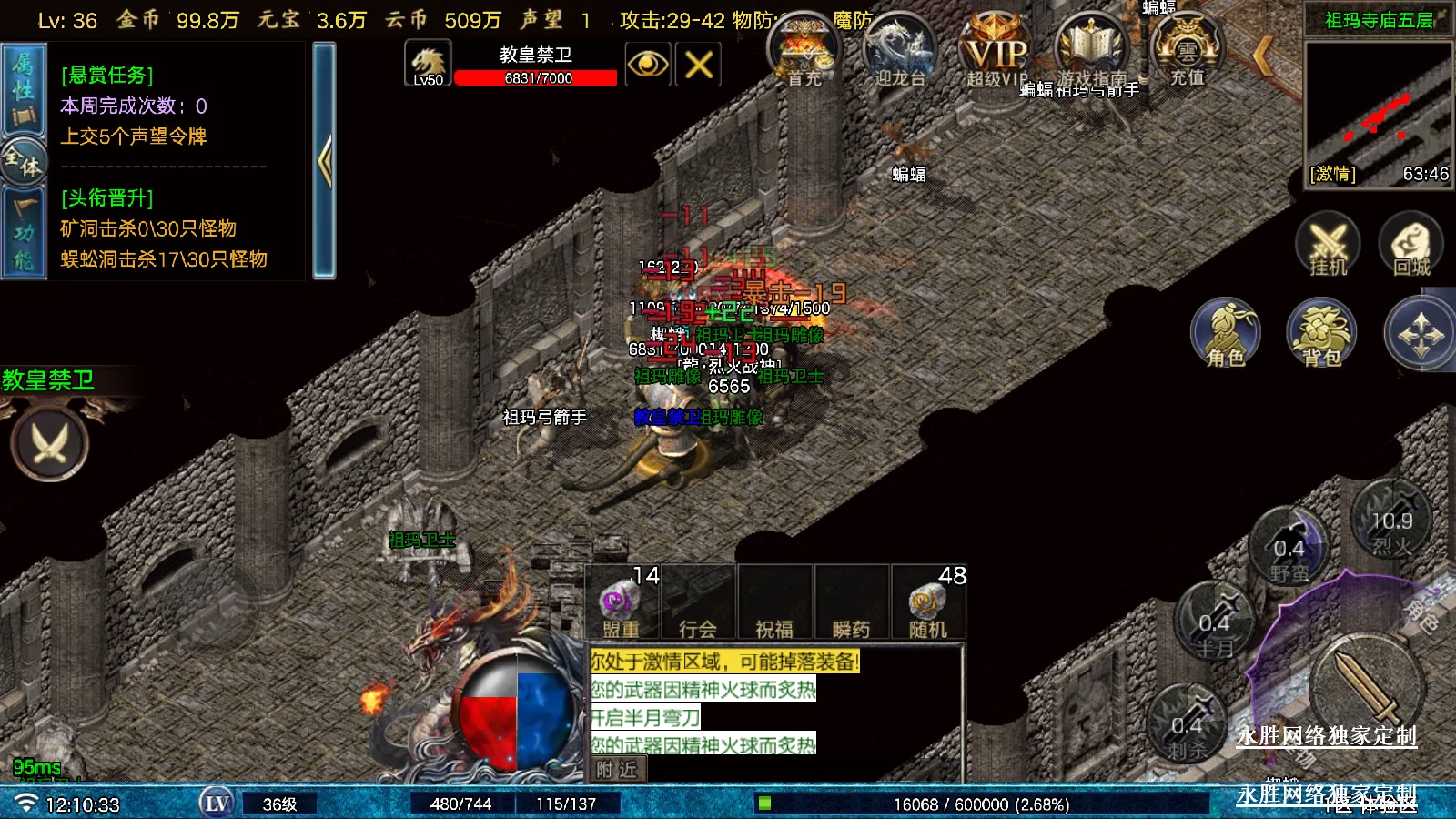Open the 角色 character sheet
Screen dimensions: 1456x819
click(x=1226, y=334)
